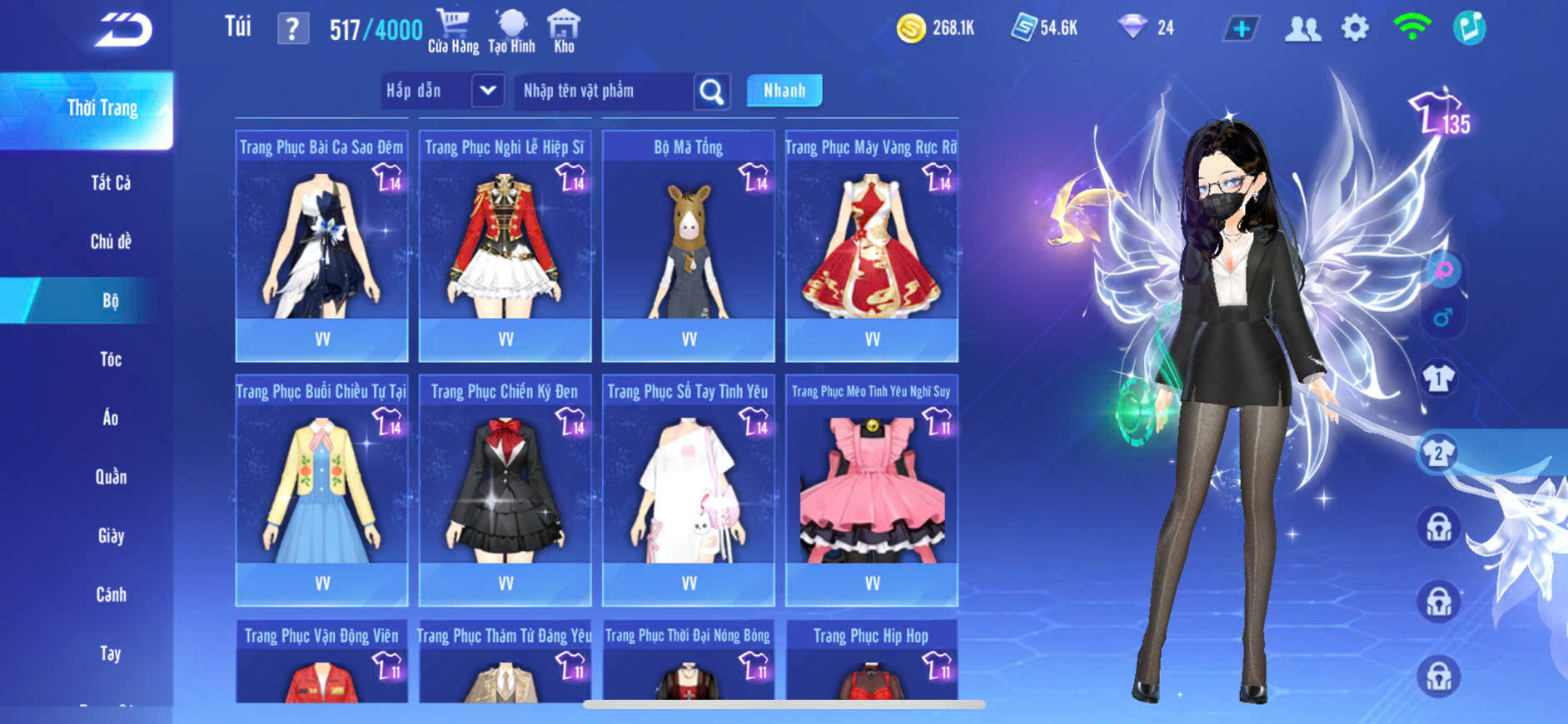Image resolution: width=1568 pixels, height=724 pixels.
Task: Open the Kho storage
Action: (x=564, y=32)
